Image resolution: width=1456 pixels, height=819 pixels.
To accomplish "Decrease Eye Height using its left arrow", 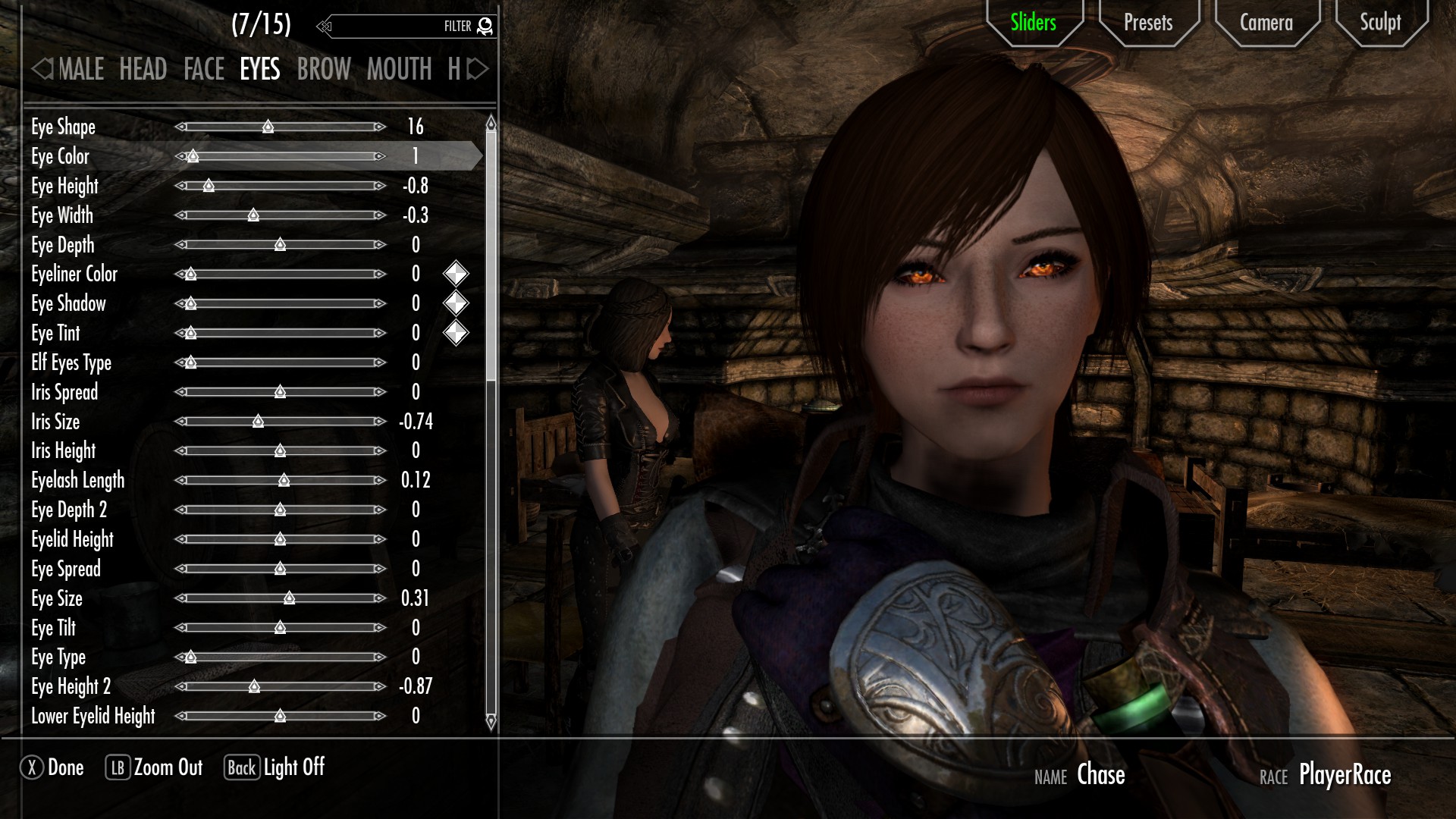I will tap(181, 186).
